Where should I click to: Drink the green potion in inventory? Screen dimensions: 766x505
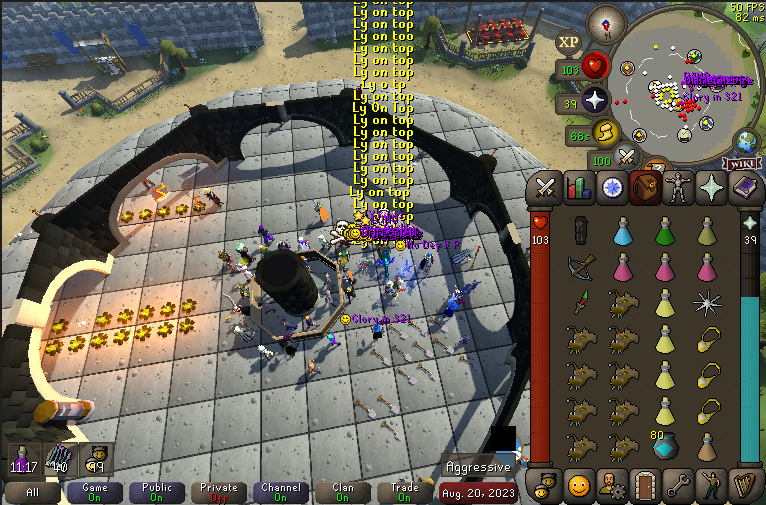[x=665, y=233]
